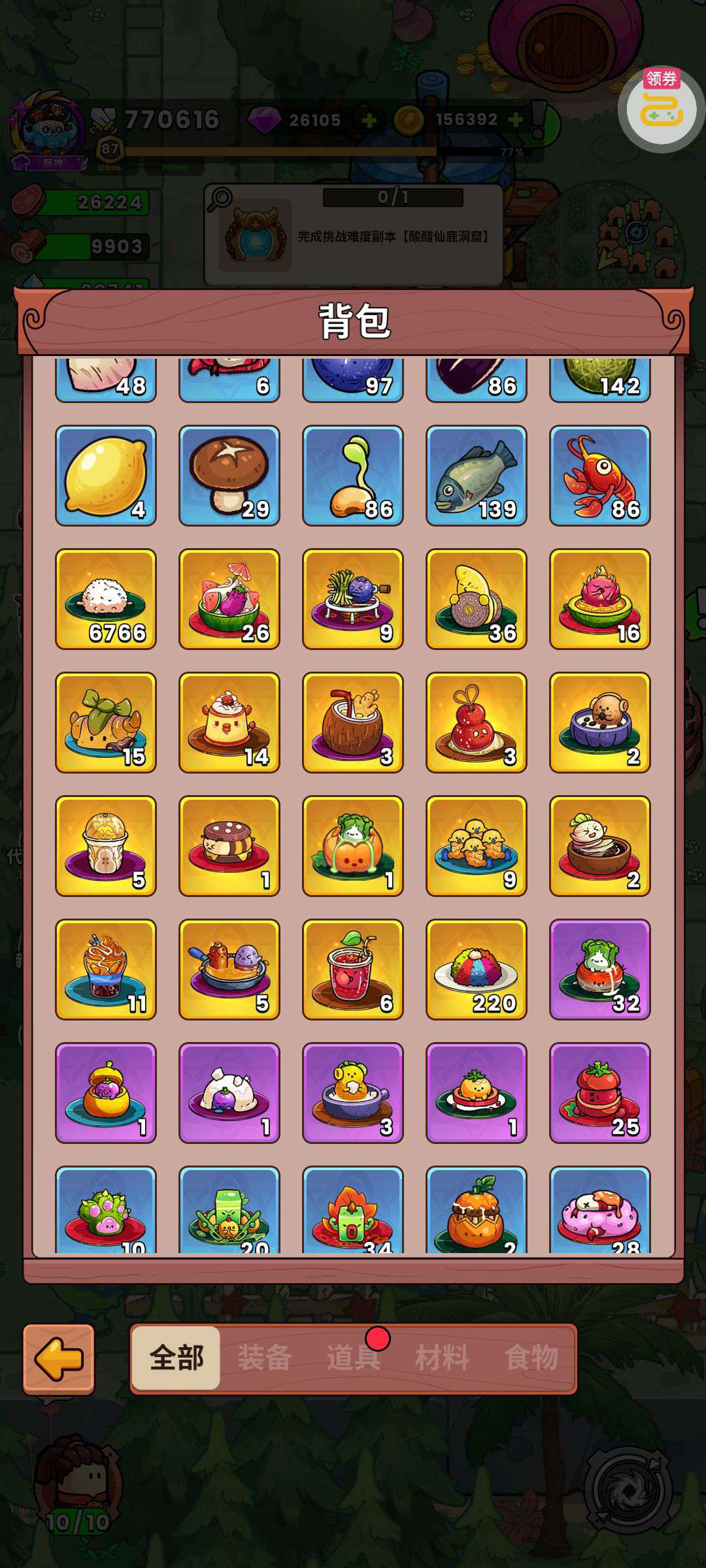Viewport: 706px width, 1568px height.
Task: Select the dragon fruit dish with 16
Action: [600, 599]
